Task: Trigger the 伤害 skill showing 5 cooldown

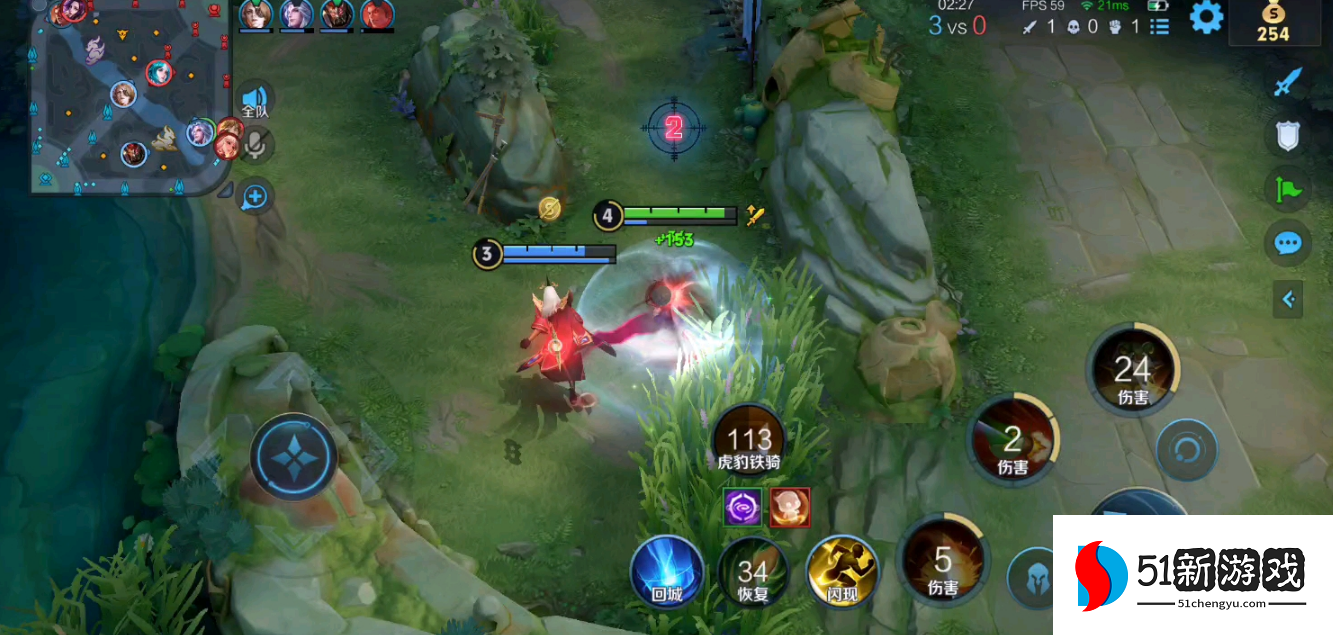Action: click(x=943, y=564)
